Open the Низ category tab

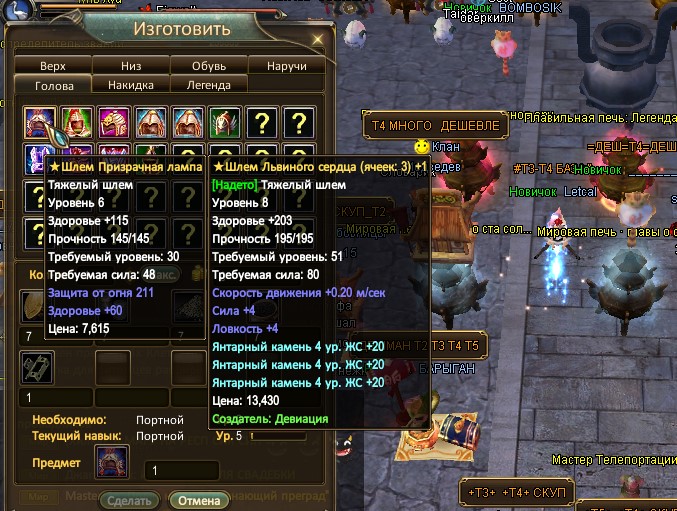pyautogui.click(x=131, y=66)
